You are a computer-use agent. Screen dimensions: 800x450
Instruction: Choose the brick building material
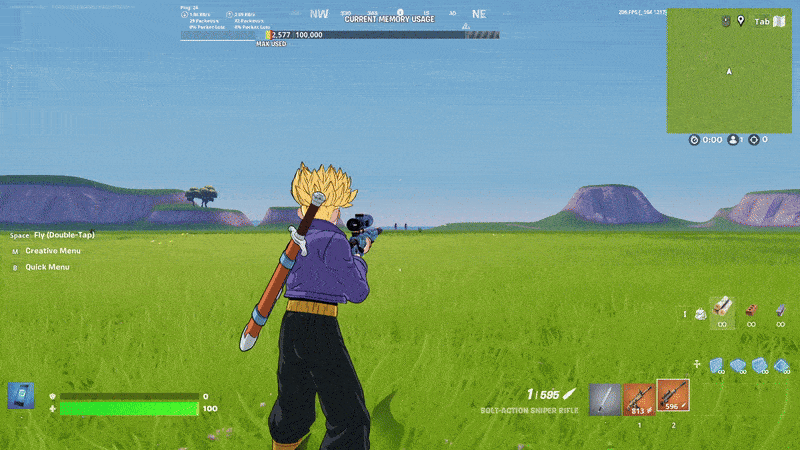(x=751, y=311)
